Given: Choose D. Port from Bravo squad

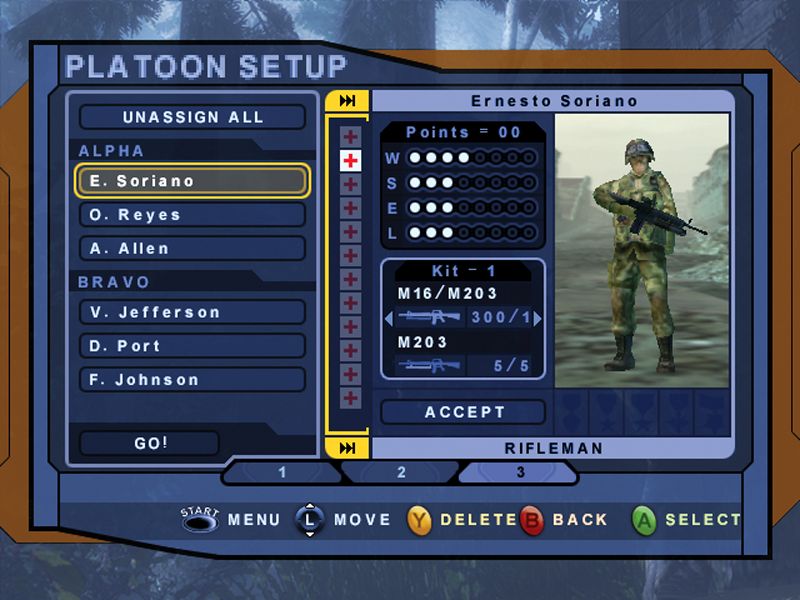Looking at the screenshot, I should click(x=192, y=346).
